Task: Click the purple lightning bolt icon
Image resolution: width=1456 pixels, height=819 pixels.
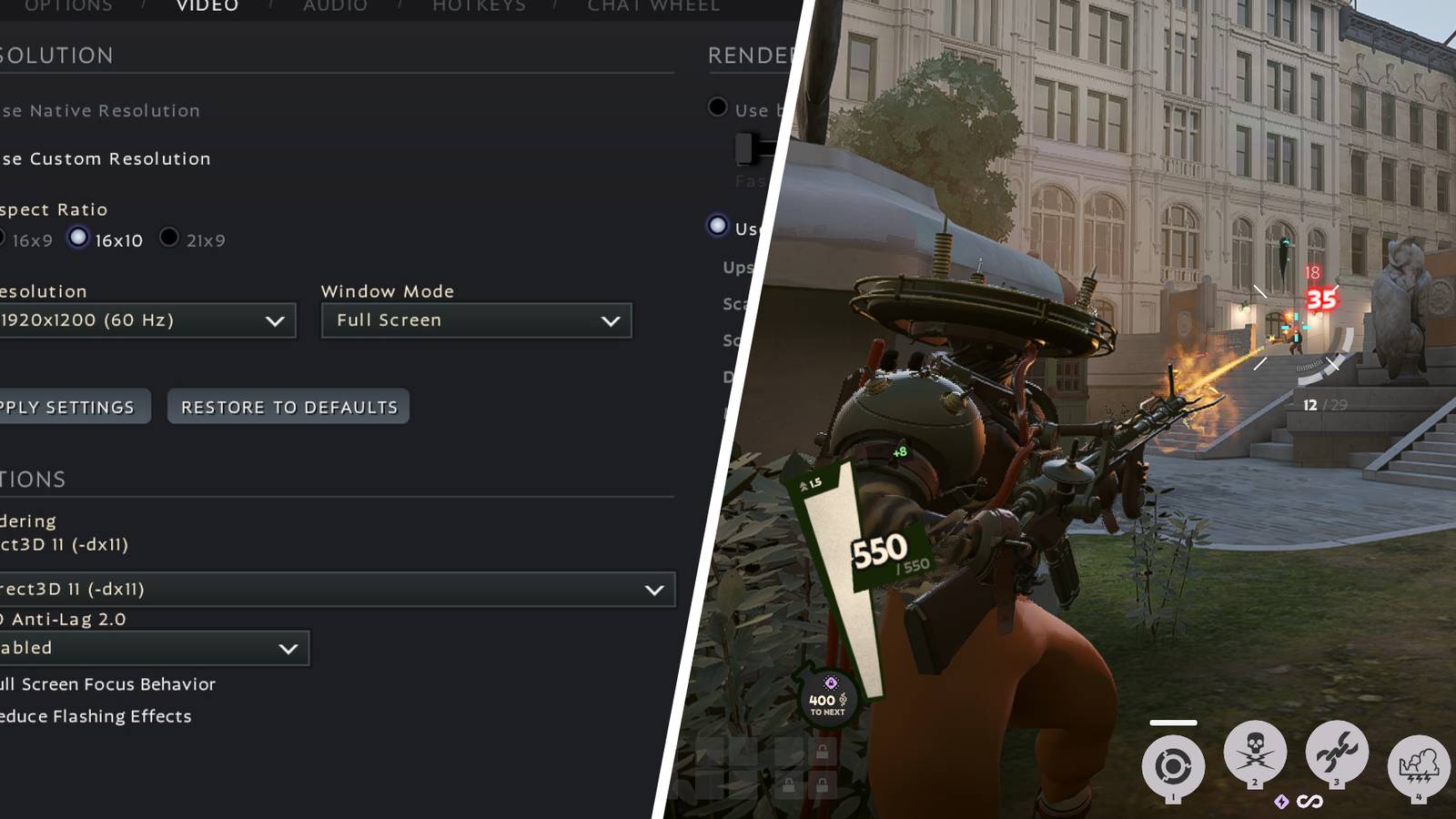Action: pos(1280,799)
